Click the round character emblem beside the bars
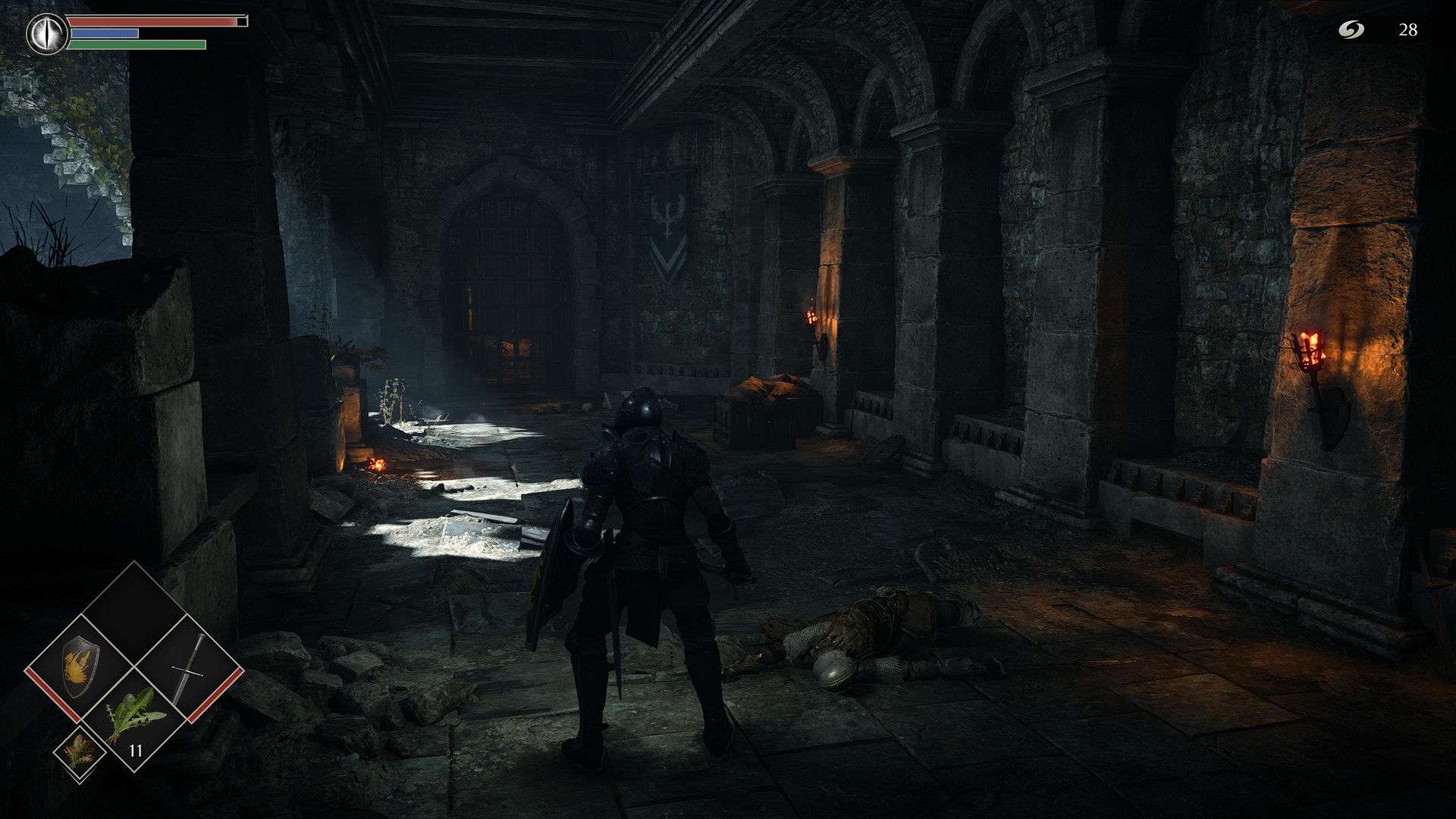 (47, 33)
